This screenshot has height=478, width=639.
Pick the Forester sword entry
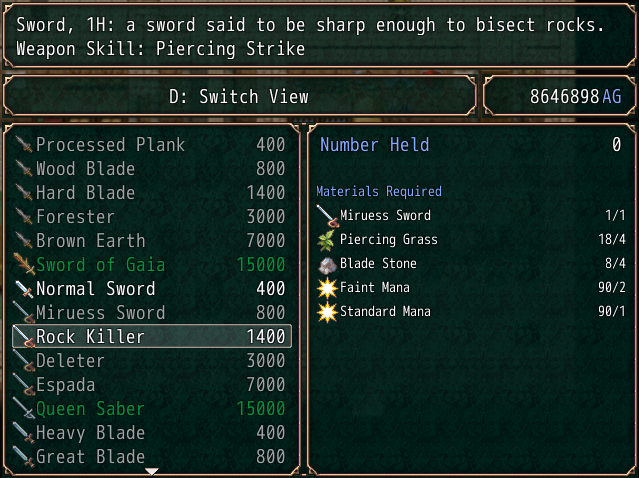click(x=150, y=217)
